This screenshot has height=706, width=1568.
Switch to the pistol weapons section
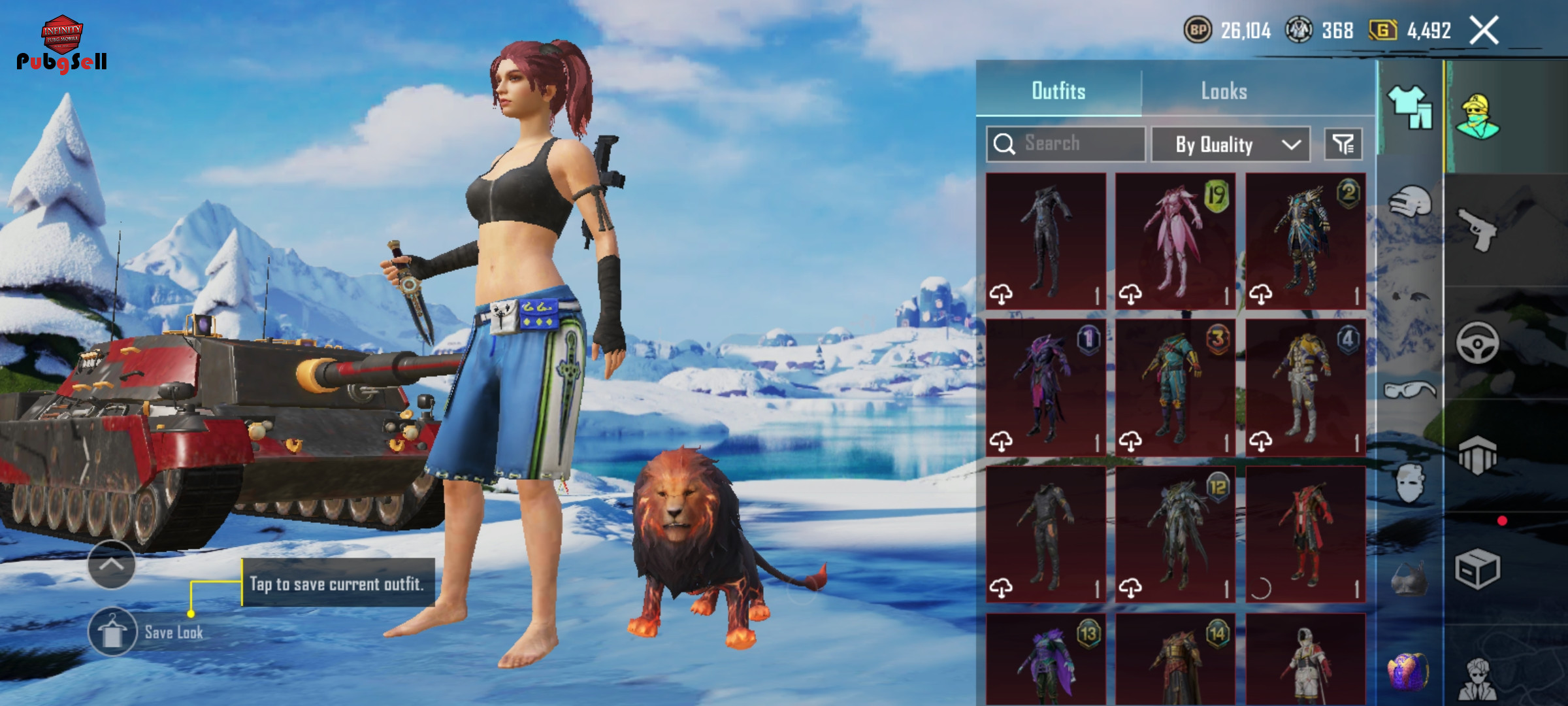point(1478,229)
